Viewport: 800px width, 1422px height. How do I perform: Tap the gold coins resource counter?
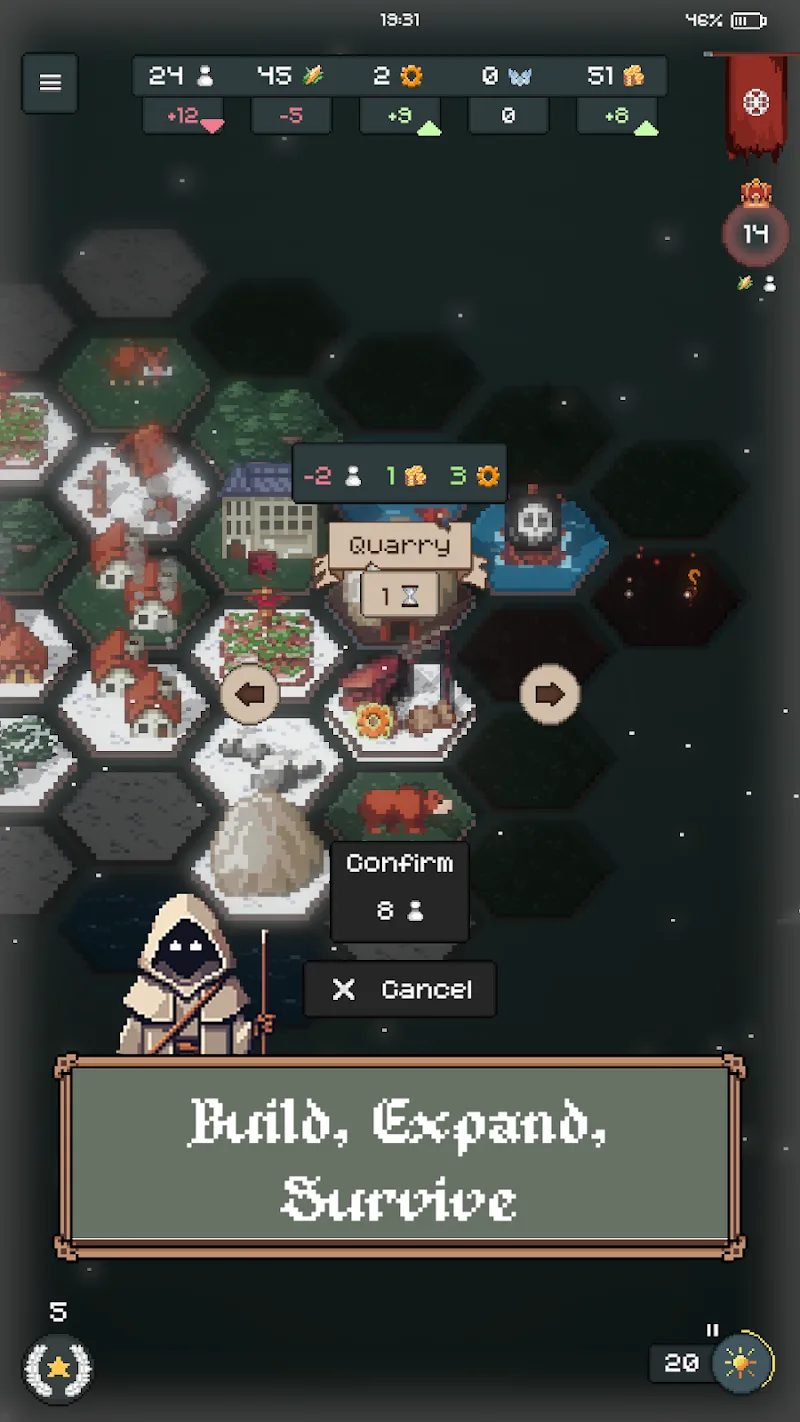[x=616, y=76]
